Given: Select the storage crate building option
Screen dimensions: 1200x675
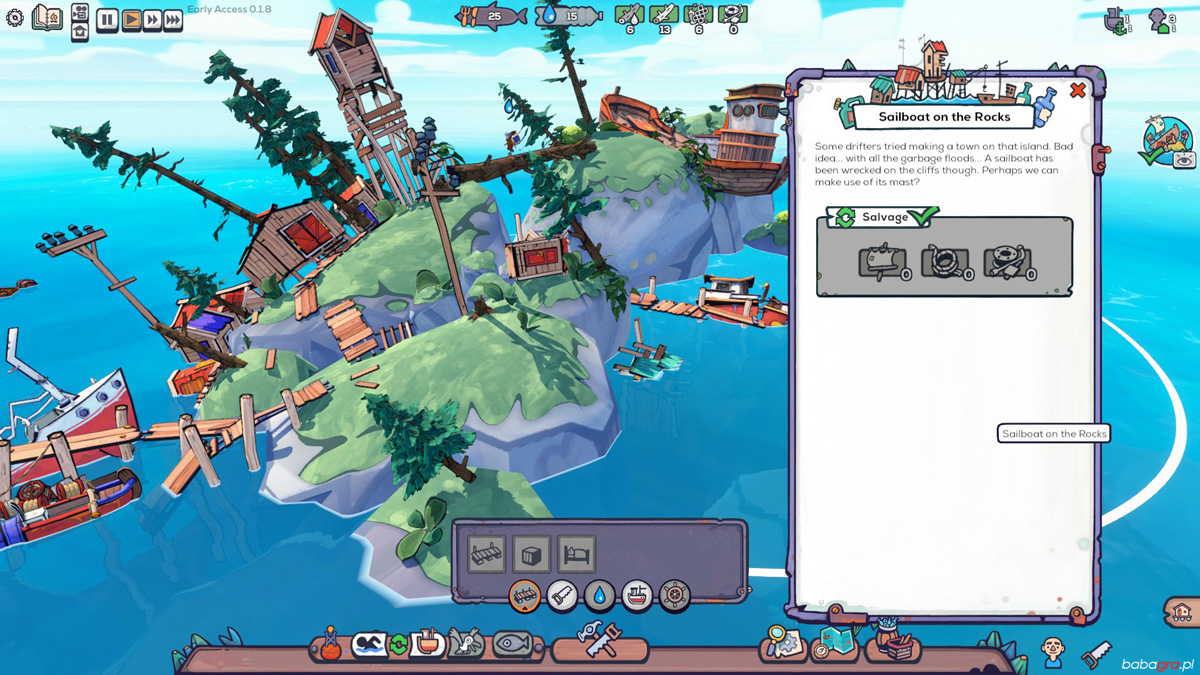Looking at the screenshot, I should [531, 553].
